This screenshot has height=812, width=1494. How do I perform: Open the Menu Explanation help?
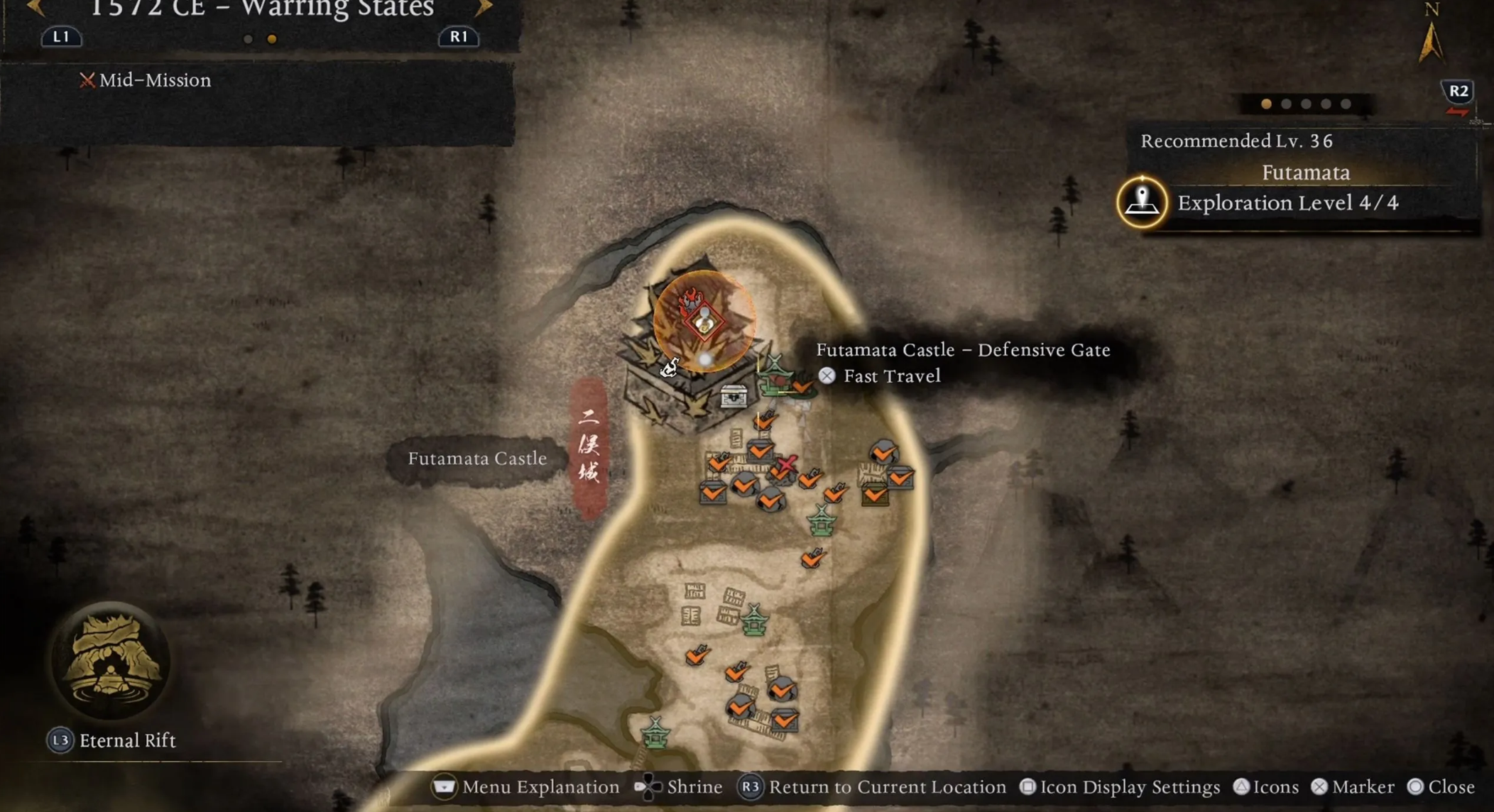pos(526,787)
